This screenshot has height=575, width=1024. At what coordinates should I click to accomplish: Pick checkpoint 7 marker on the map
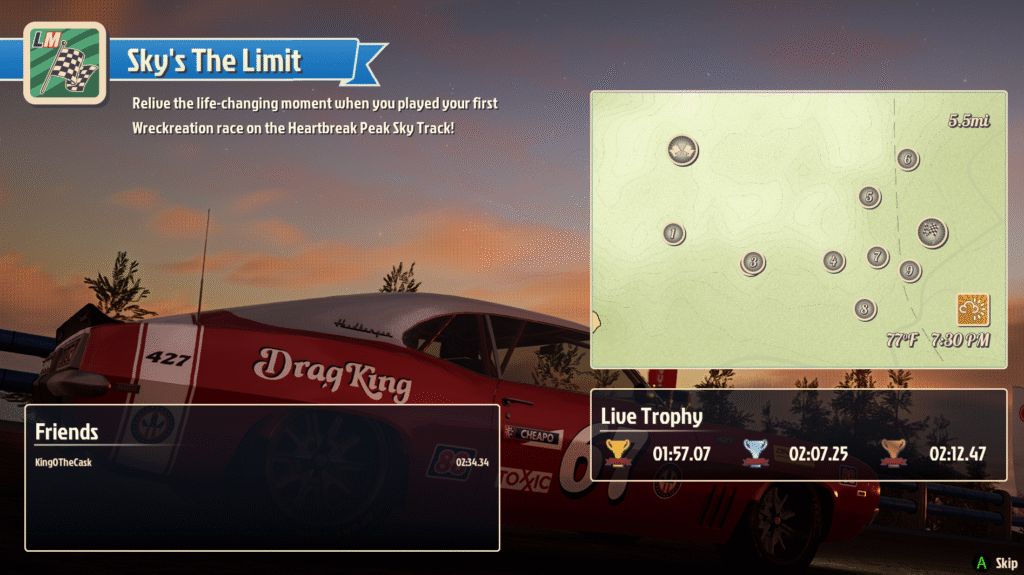(x=877, y=257)
